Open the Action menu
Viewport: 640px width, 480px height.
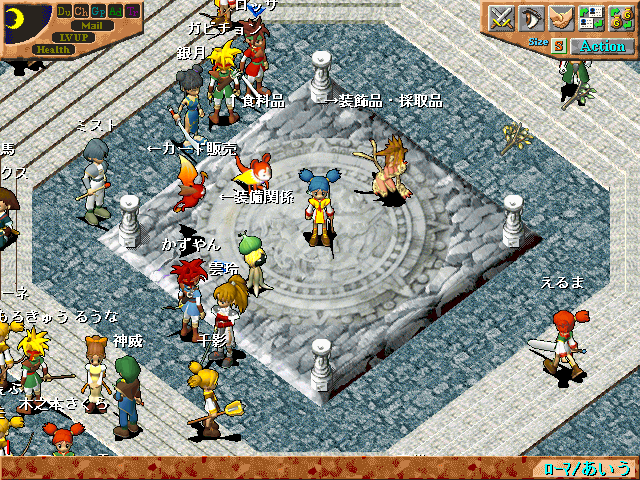pos(602,46)
